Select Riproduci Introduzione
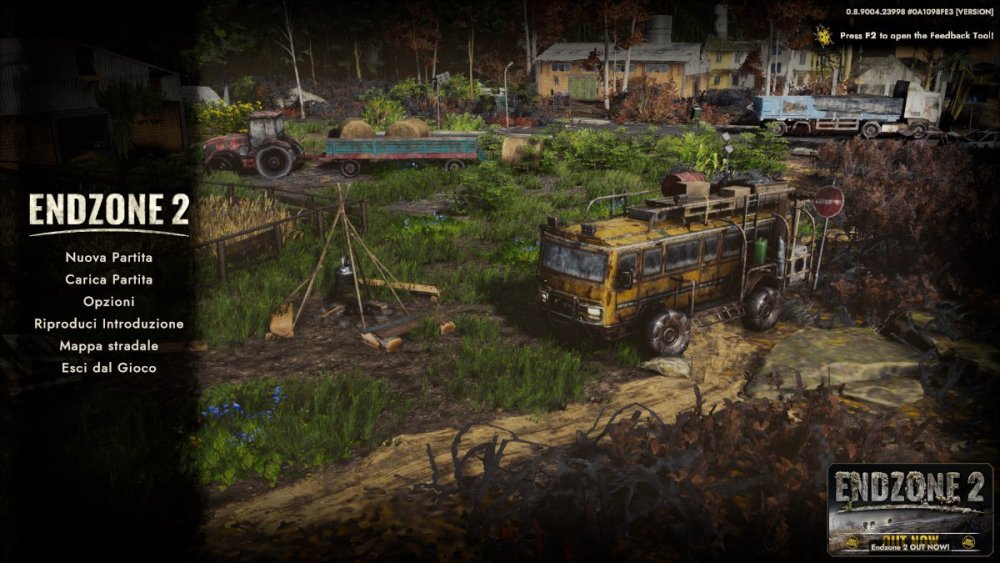The width and height of the screenshot is (1000, 563). (x=108, y=324)
